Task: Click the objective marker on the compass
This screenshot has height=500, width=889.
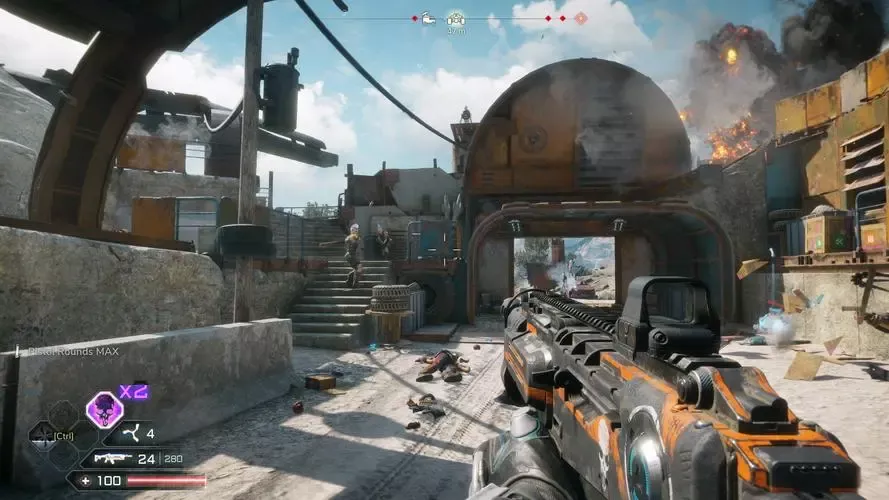Action: point(456,18)
